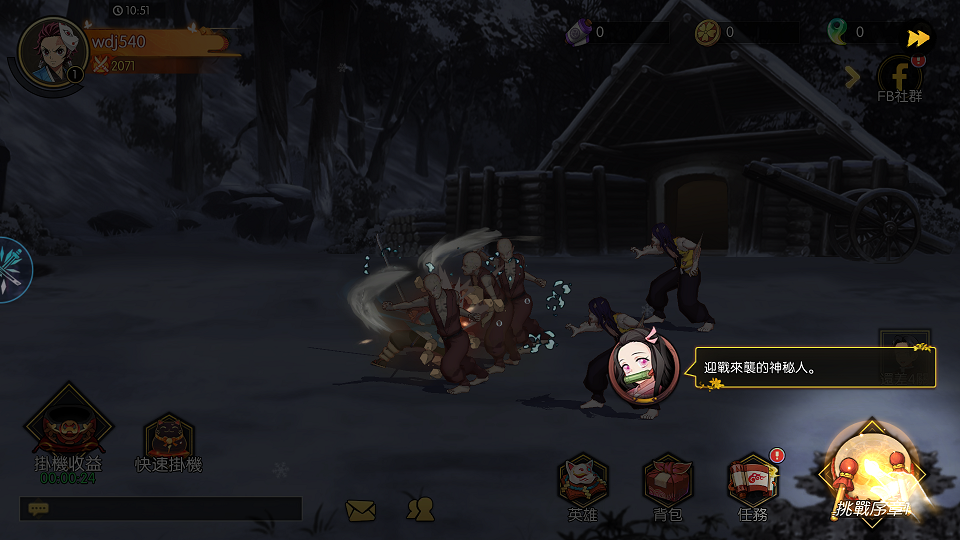Open the mail envelope
Screen dimensions: 960x540
(x=360, y=510)
